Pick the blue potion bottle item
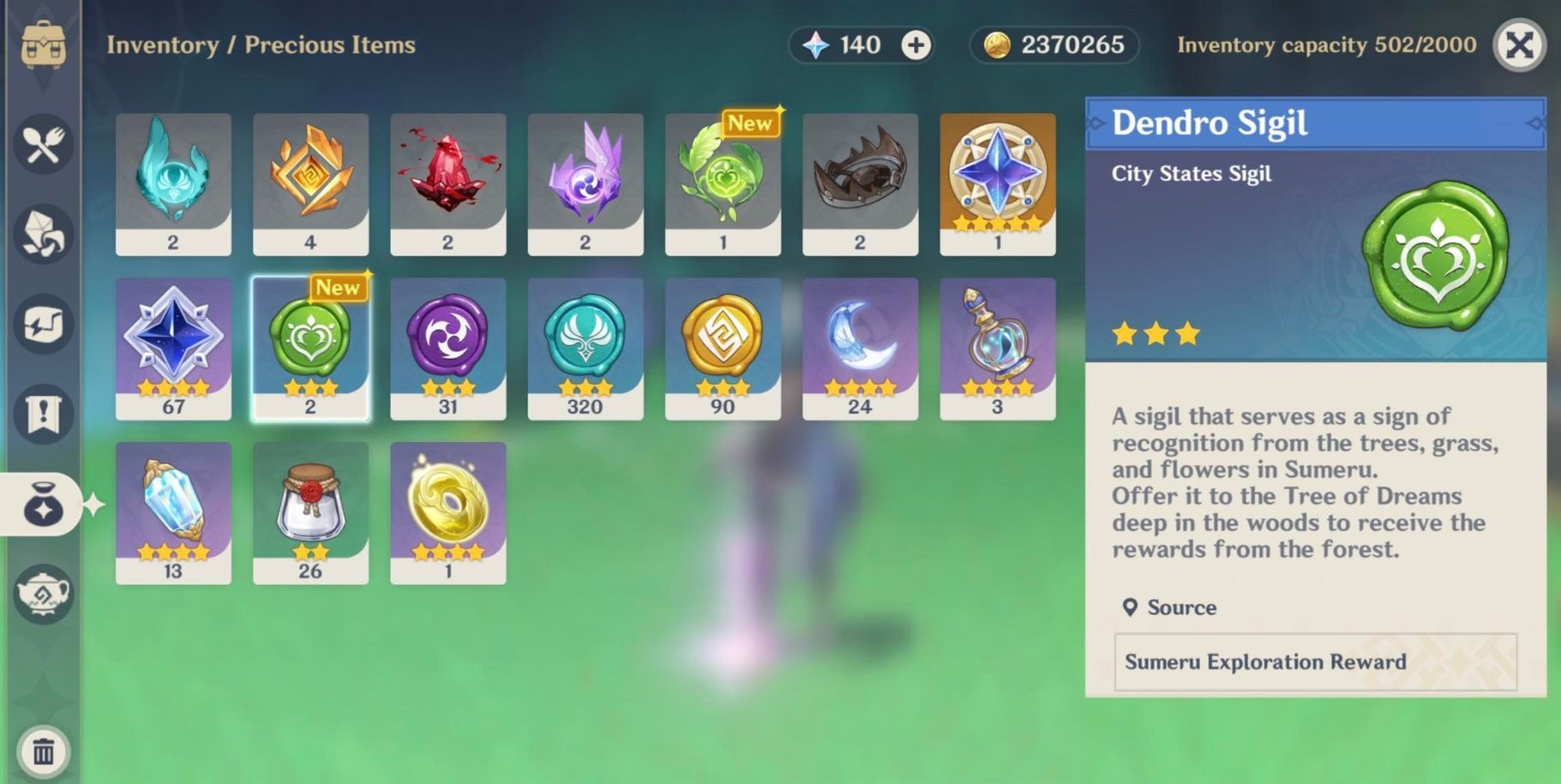1561x784 pixels. tap(997, 348)
